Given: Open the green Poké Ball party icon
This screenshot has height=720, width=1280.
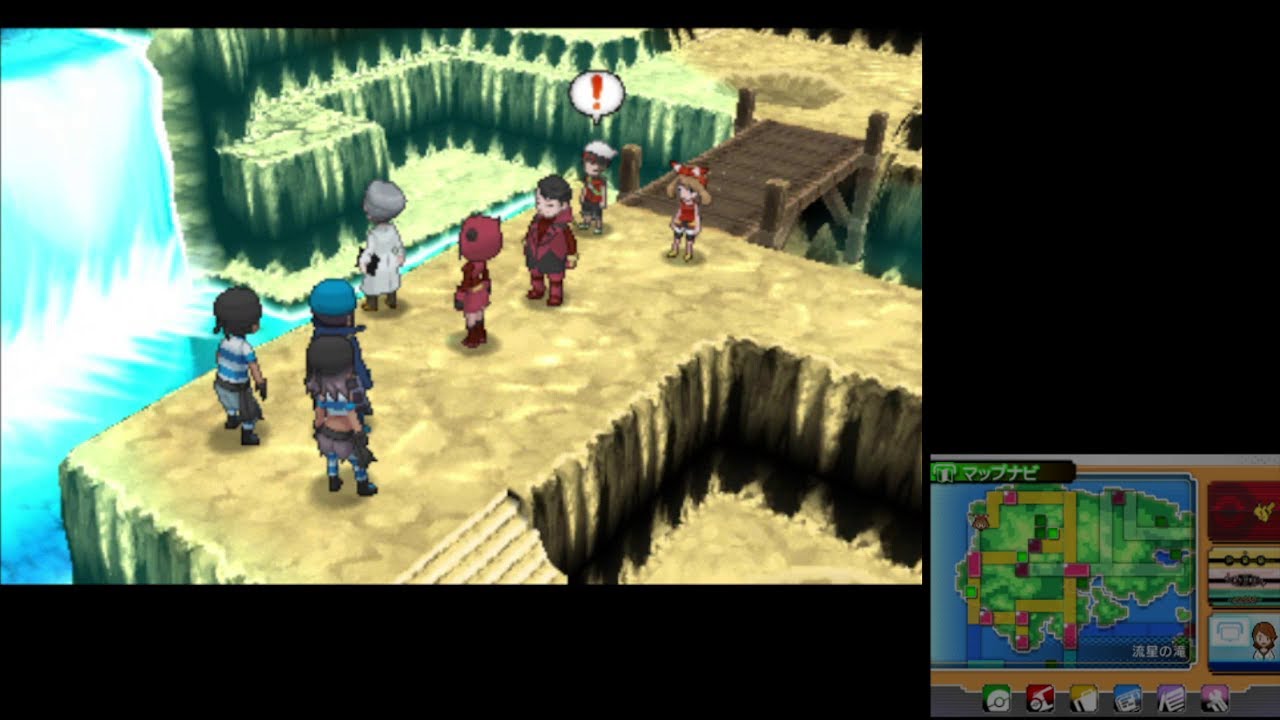Looking at the screenshot, I should pos(996,699).
